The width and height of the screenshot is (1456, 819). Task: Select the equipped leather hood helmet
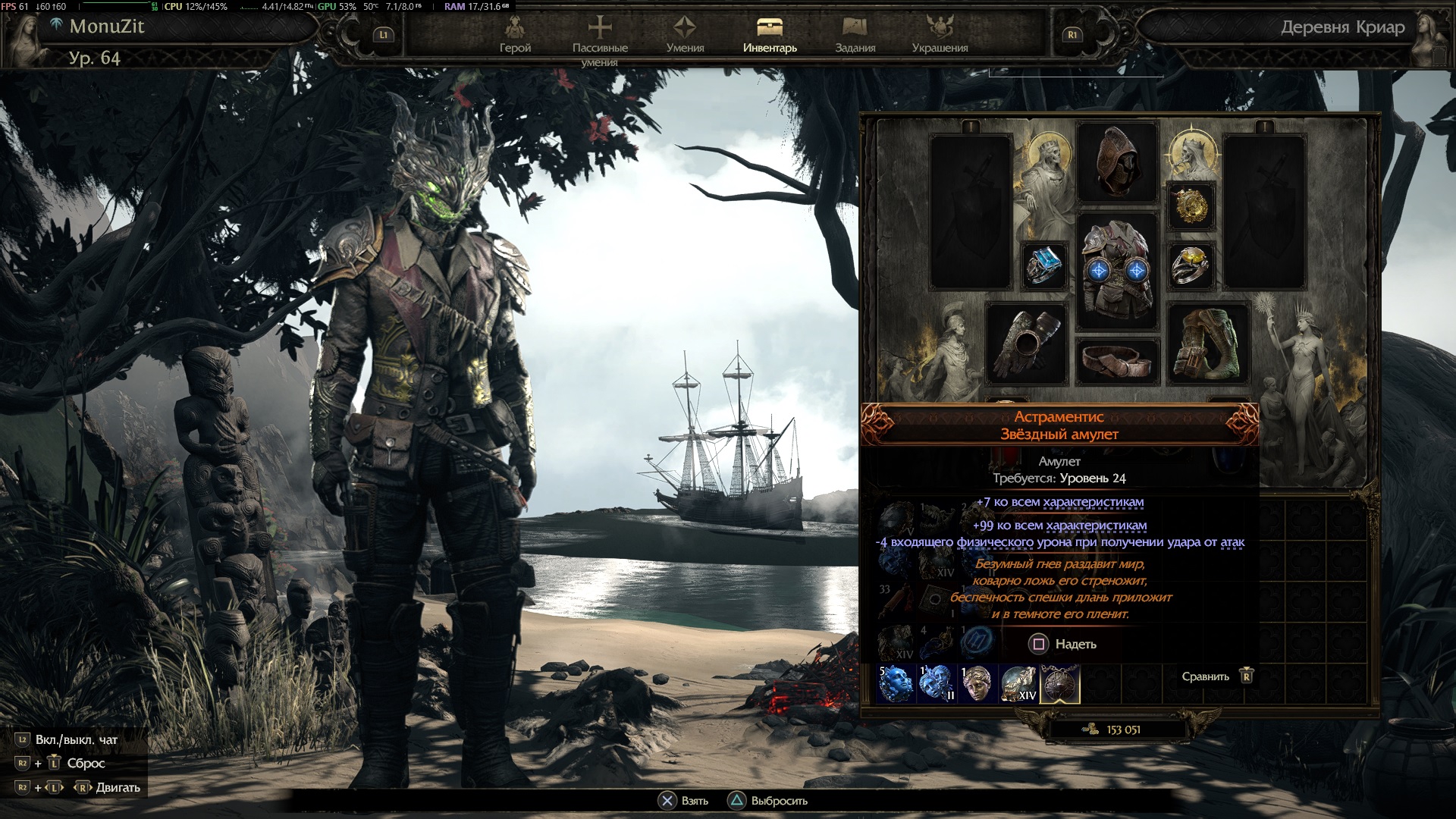point(1117,163)
